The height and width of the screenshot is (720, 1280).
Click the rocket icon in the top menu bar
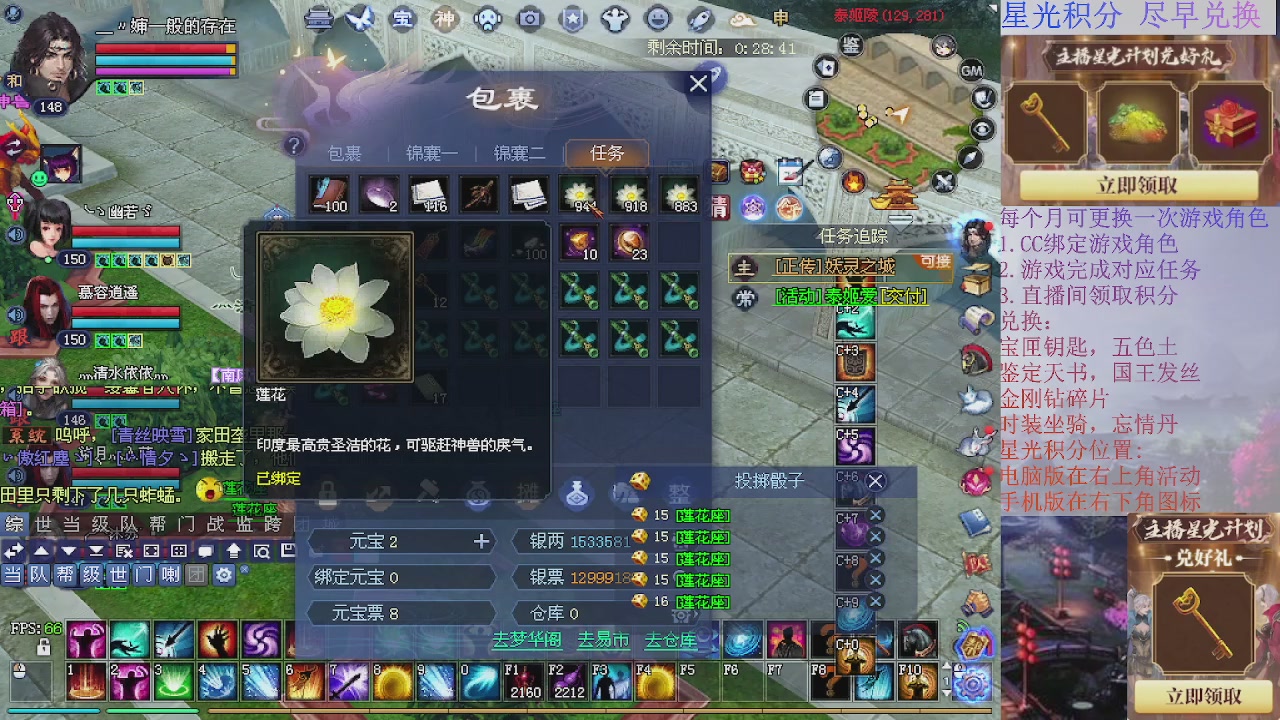click(699, 18)
